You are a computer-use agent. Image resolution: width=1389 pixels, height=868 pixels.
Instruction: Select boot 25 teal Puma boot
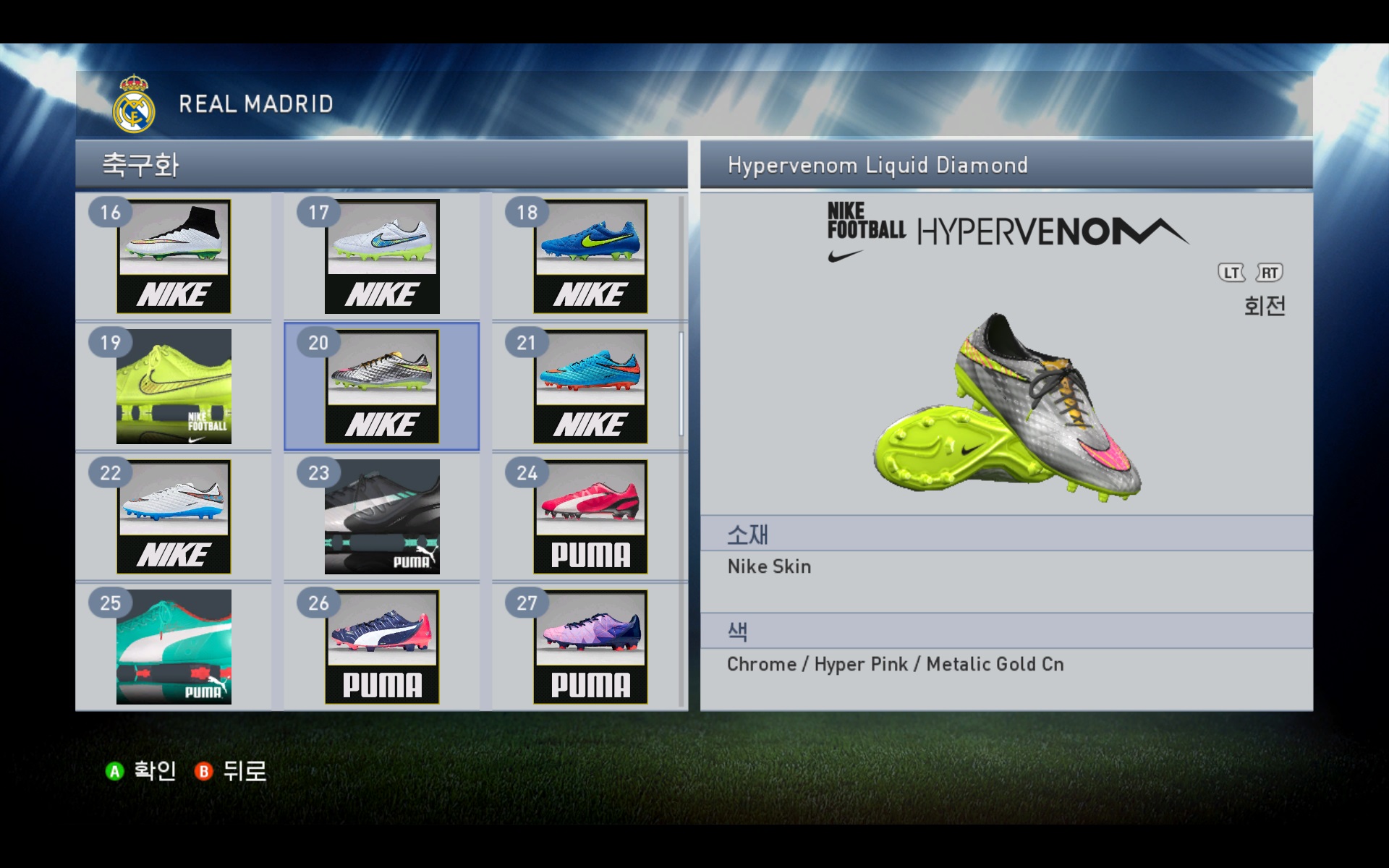[174, 647]
